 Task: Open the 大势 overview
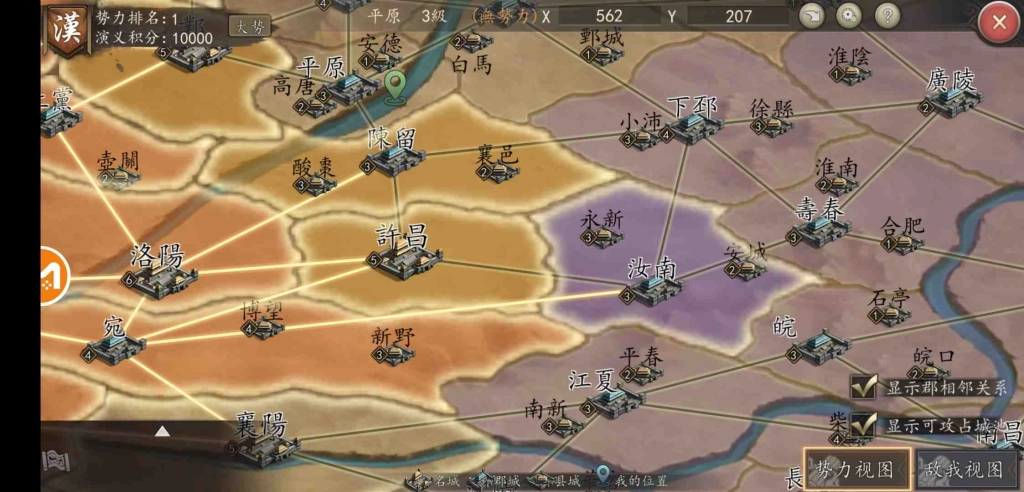249,27
